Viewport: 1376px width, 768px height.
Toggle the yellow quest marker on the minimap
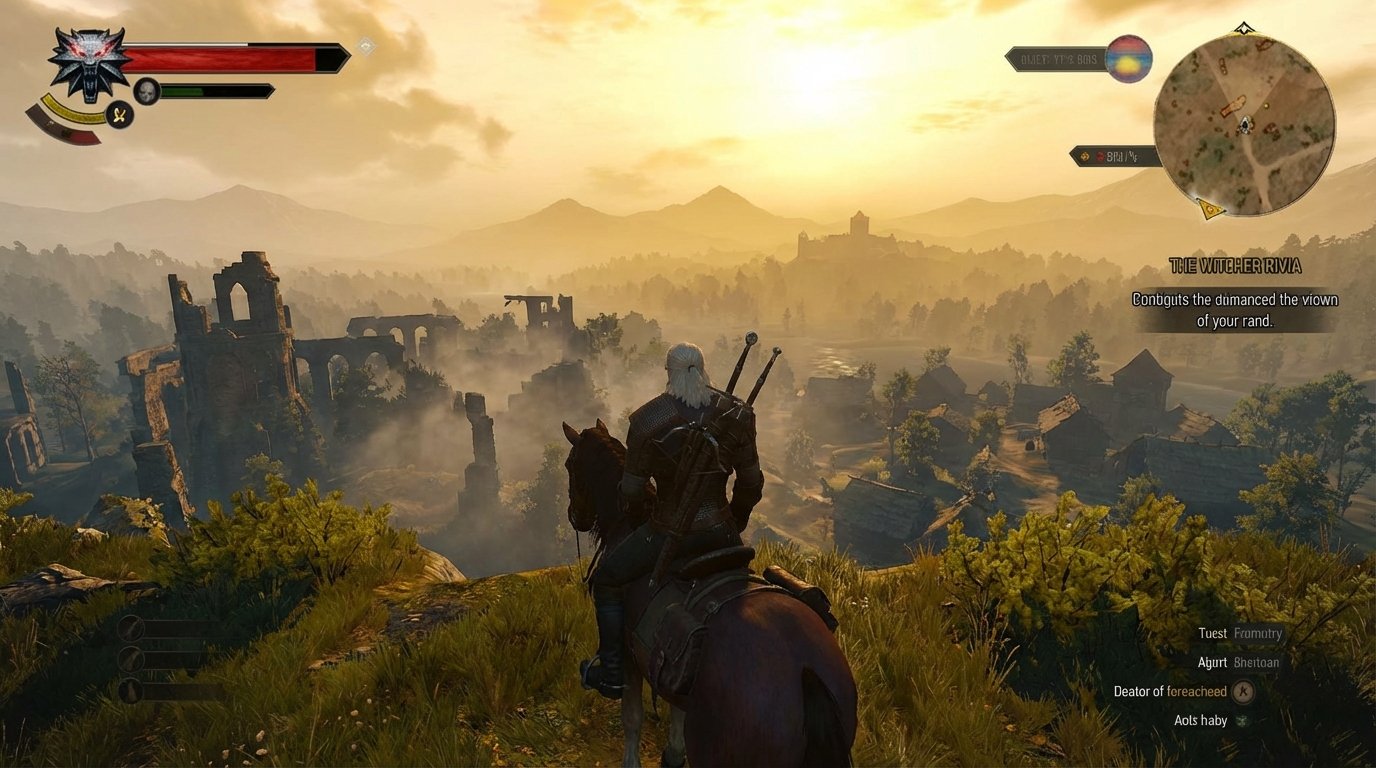click(x=1209, y=208)
